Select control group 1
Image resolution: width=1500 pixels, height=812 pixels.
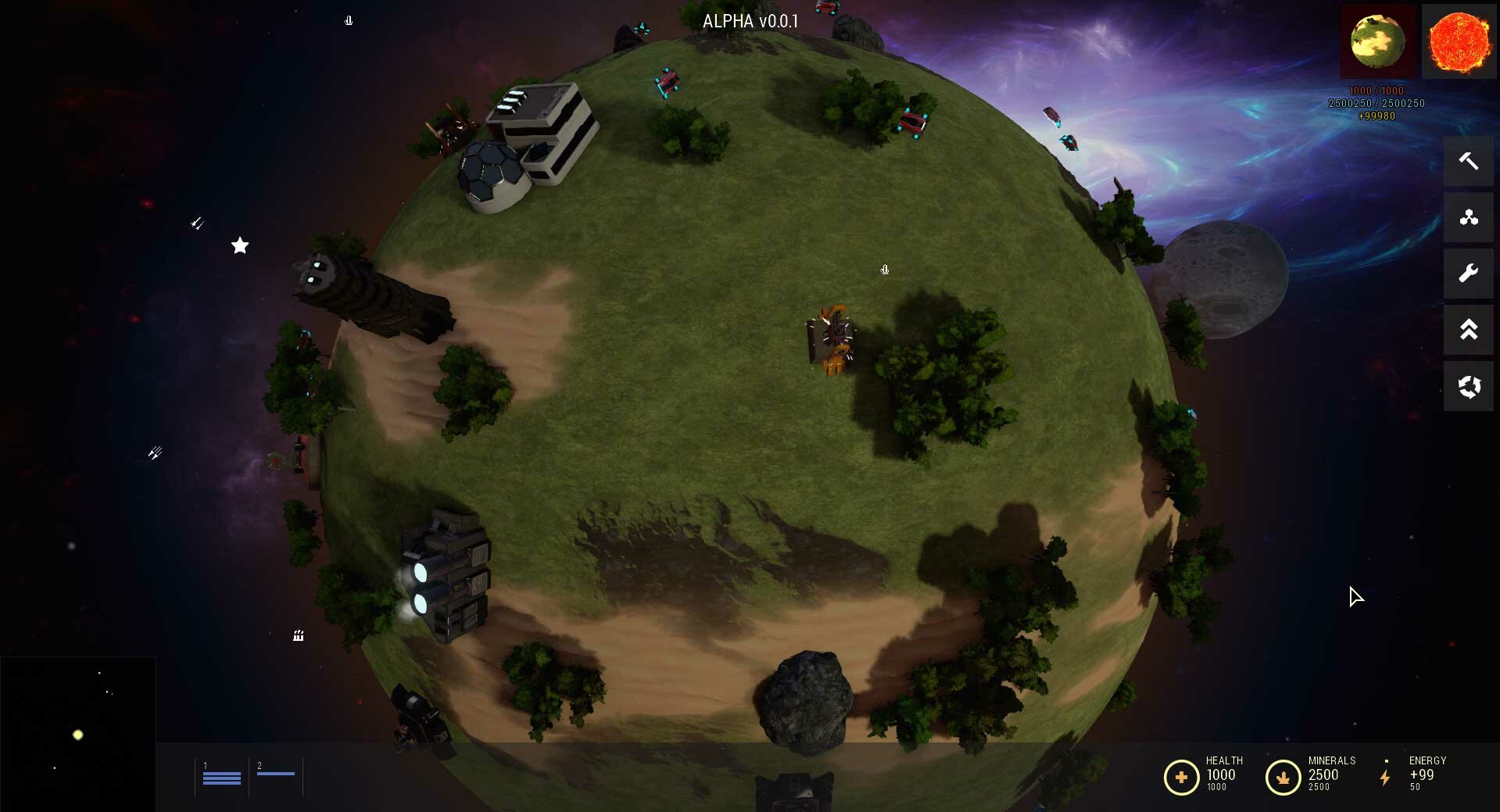pyautogui.click(x=222, y=777)
